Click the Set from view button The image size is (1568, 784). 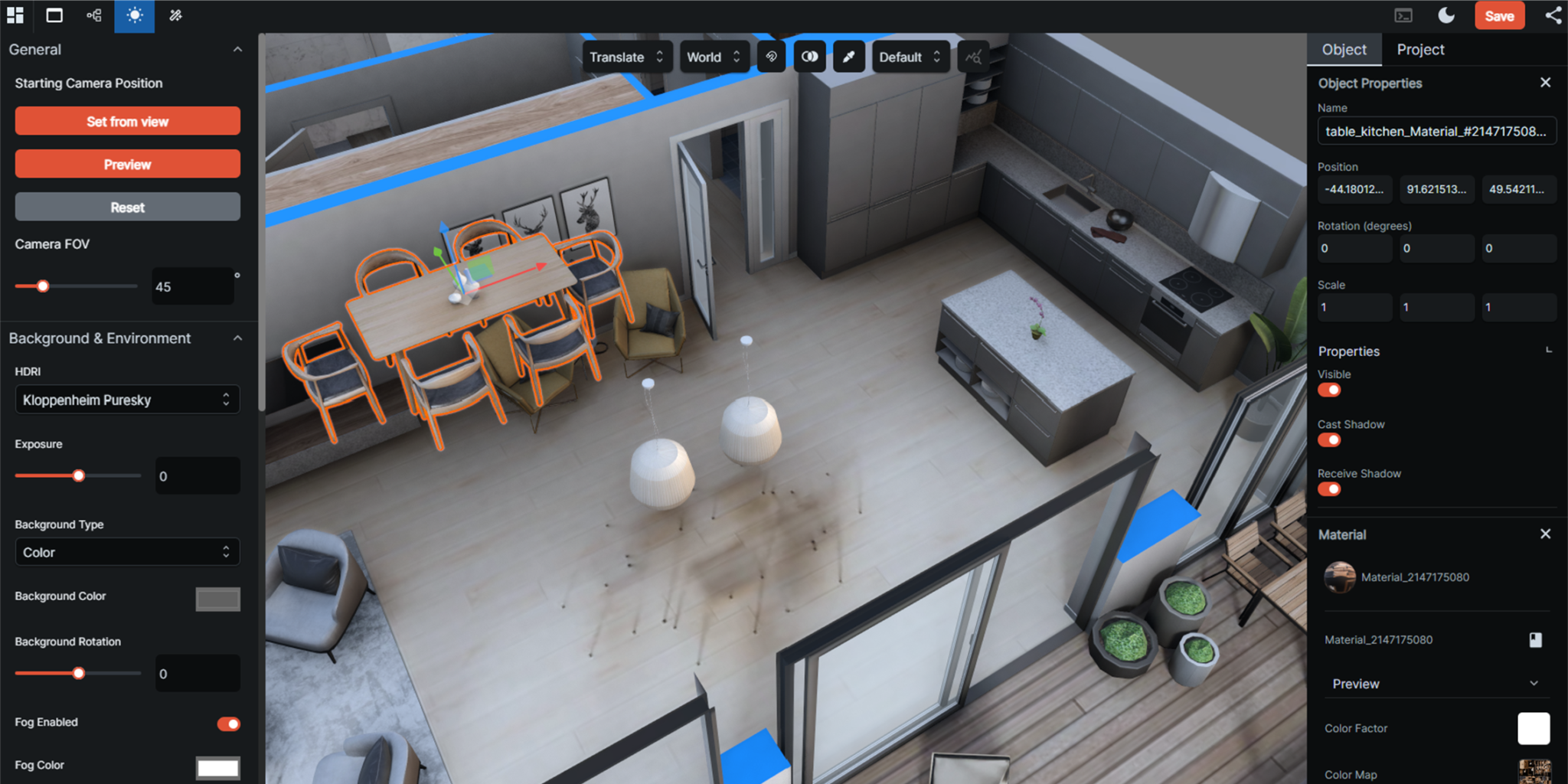click(127, 120)
